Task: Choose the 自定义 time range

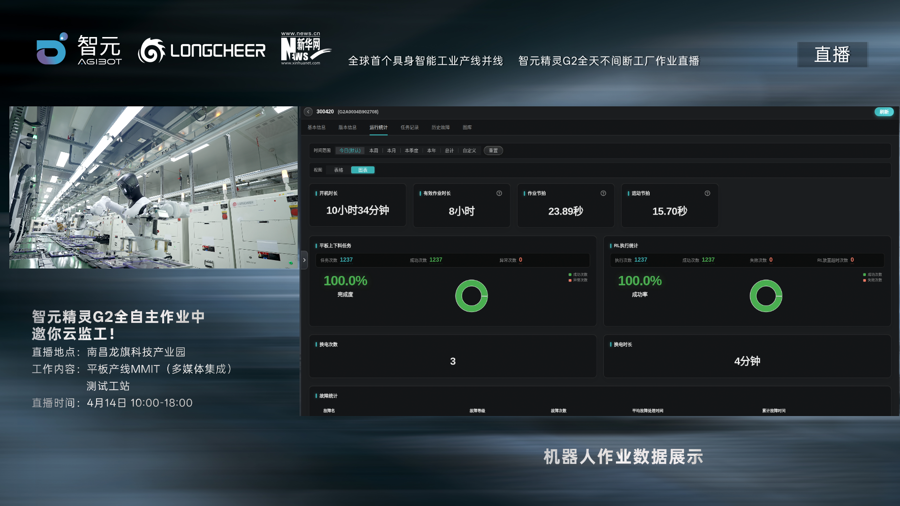Action: point(469,151)
